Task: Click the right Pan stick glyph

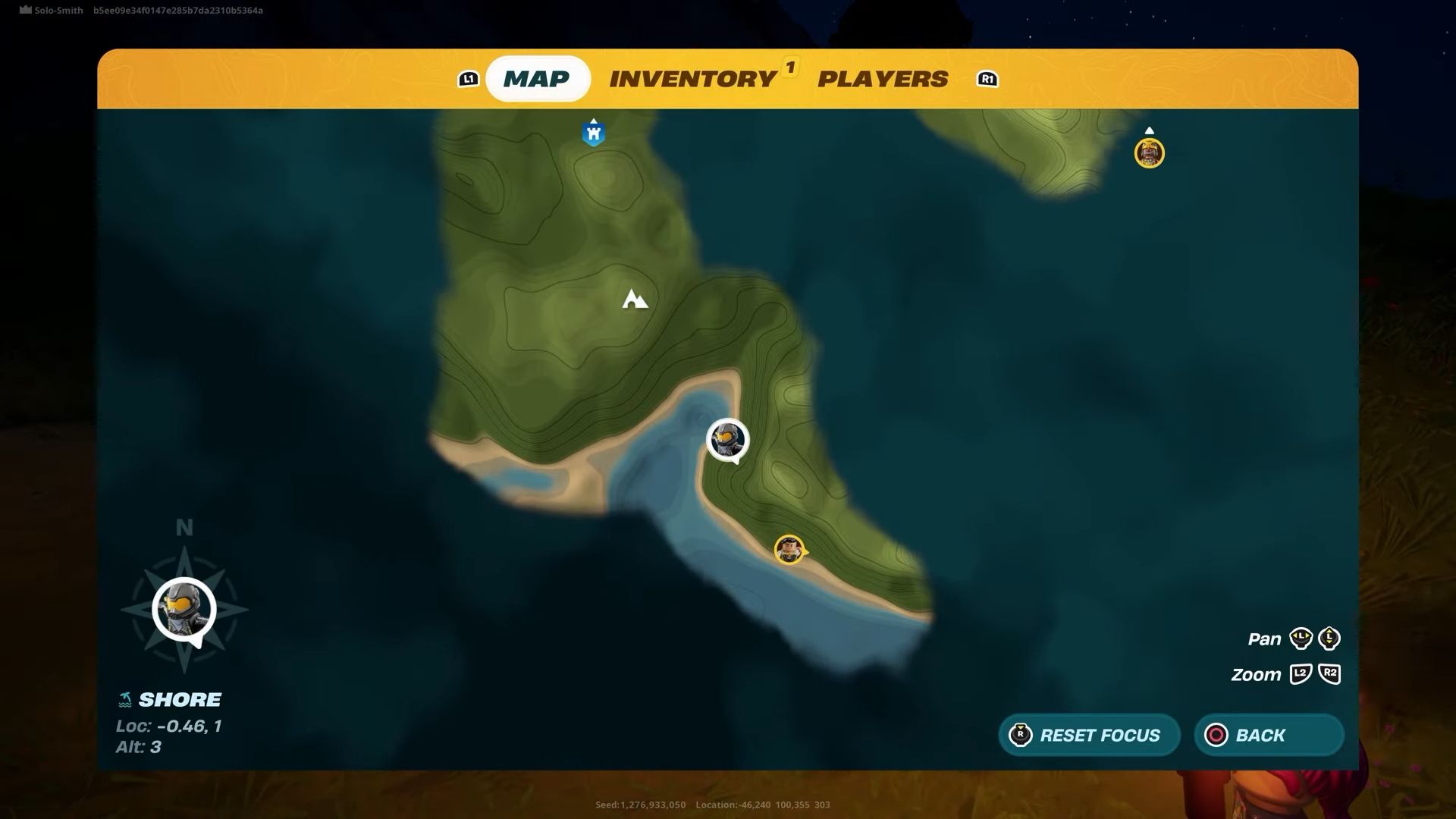Action: (1329, 639)
